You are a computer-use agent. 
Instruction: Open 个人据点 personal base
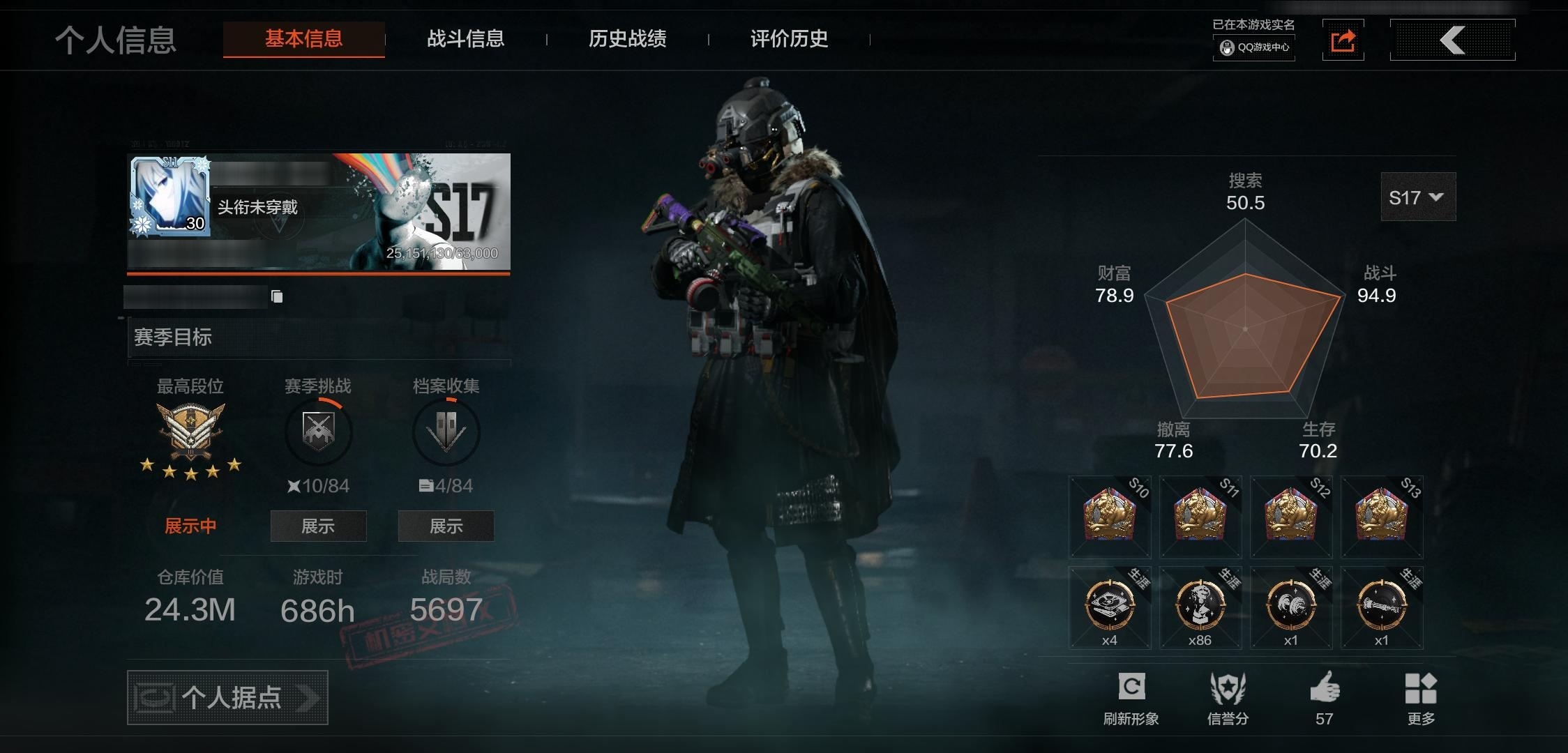click(227, 697)
